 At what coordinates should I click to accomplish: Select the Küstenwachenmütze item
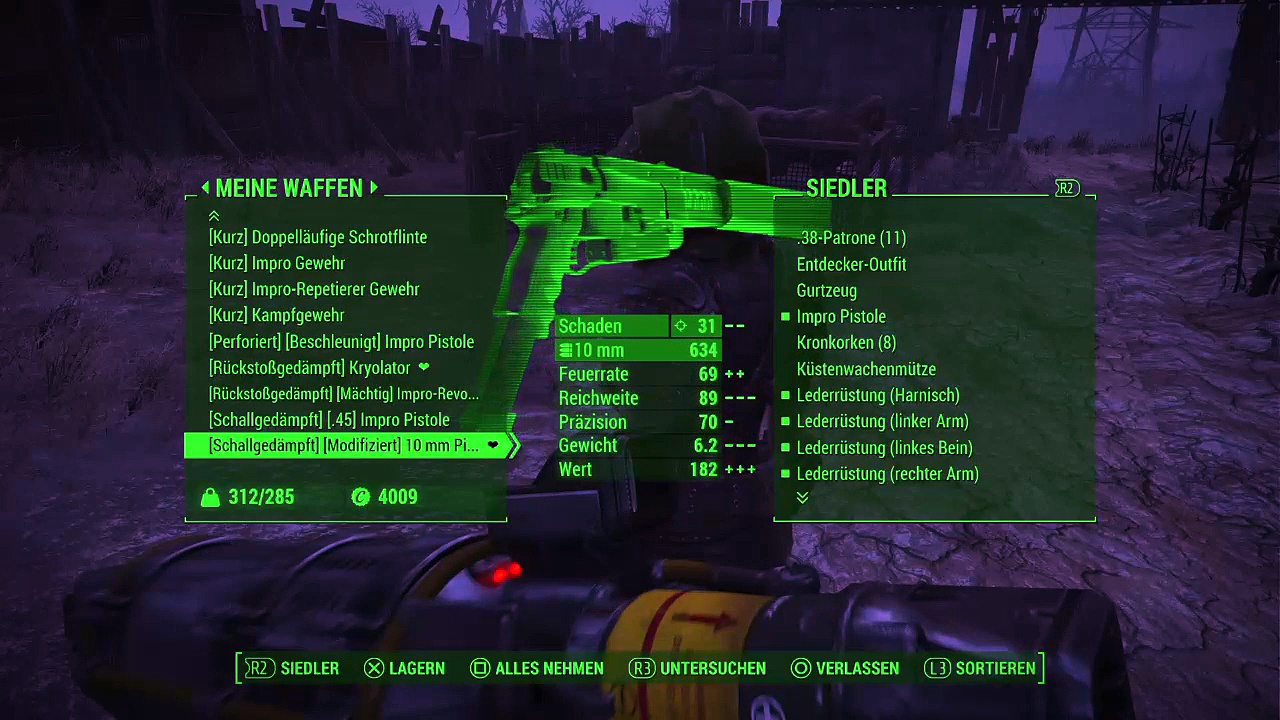[x=866, y=369]
